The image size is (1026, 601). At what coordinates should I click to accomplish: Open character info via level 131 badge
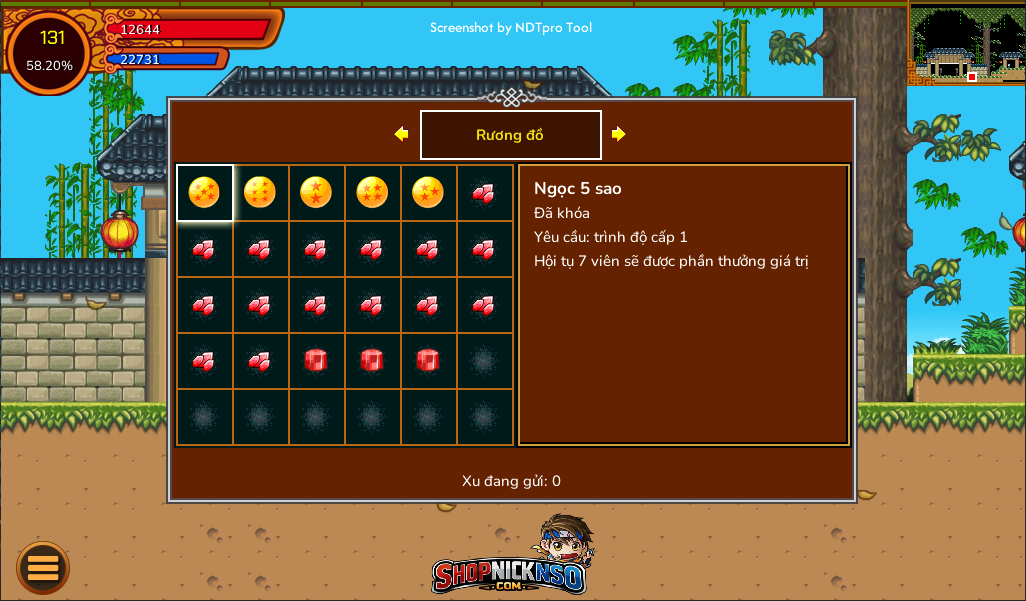[x=50, y=52]
